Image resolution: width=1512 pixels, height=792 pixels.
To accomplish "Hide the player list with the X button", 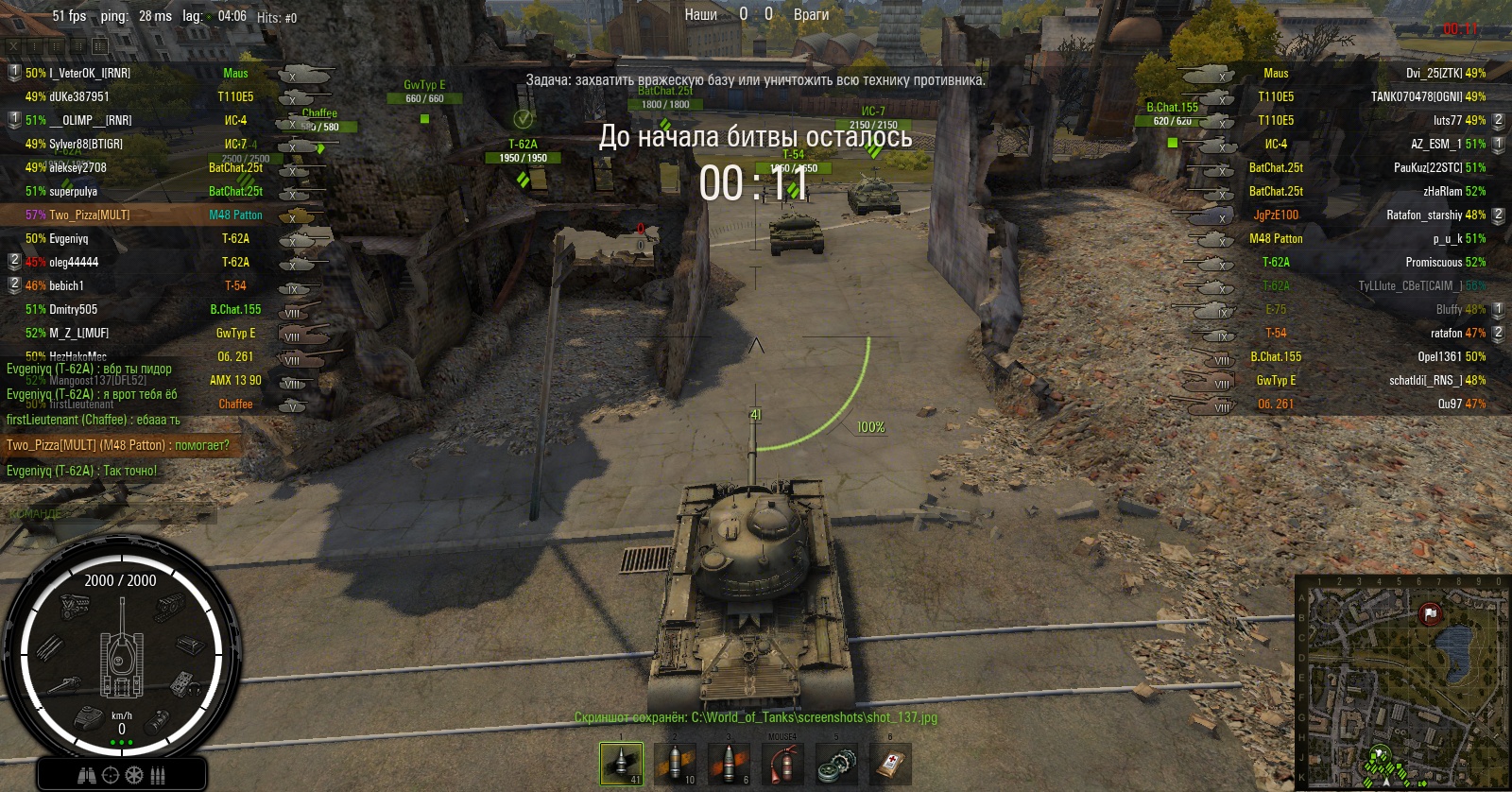I will click(x=14, y=45).
